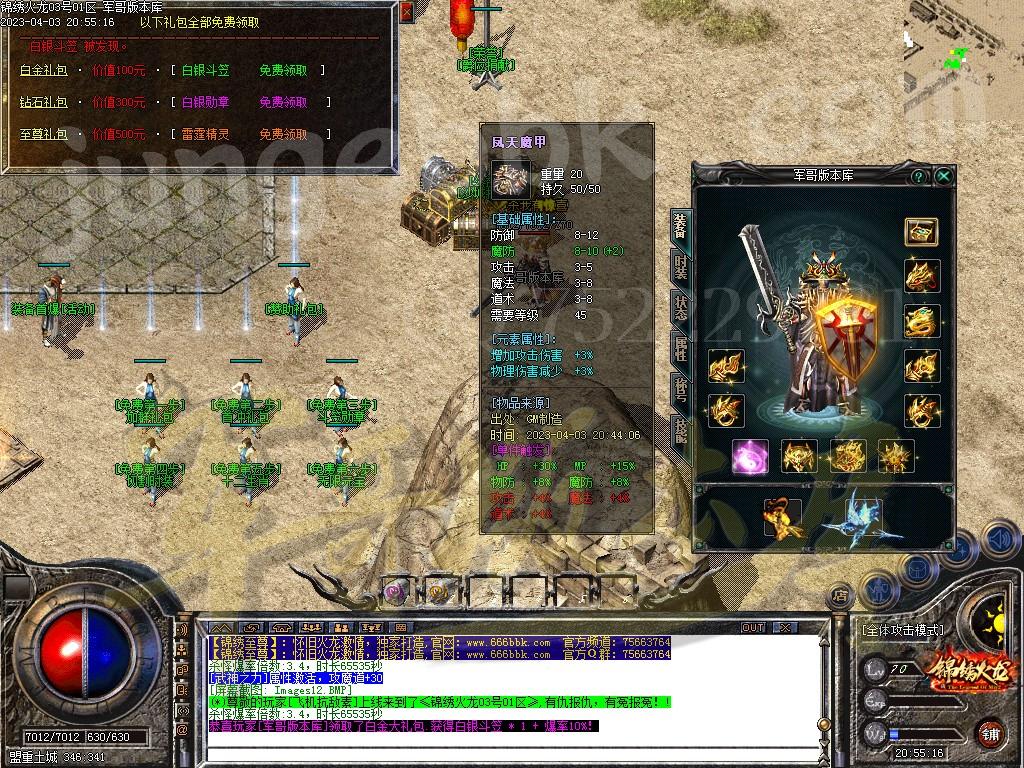Select the blue winged item slot
The image size is (1024, 768).
pos(861,517)
